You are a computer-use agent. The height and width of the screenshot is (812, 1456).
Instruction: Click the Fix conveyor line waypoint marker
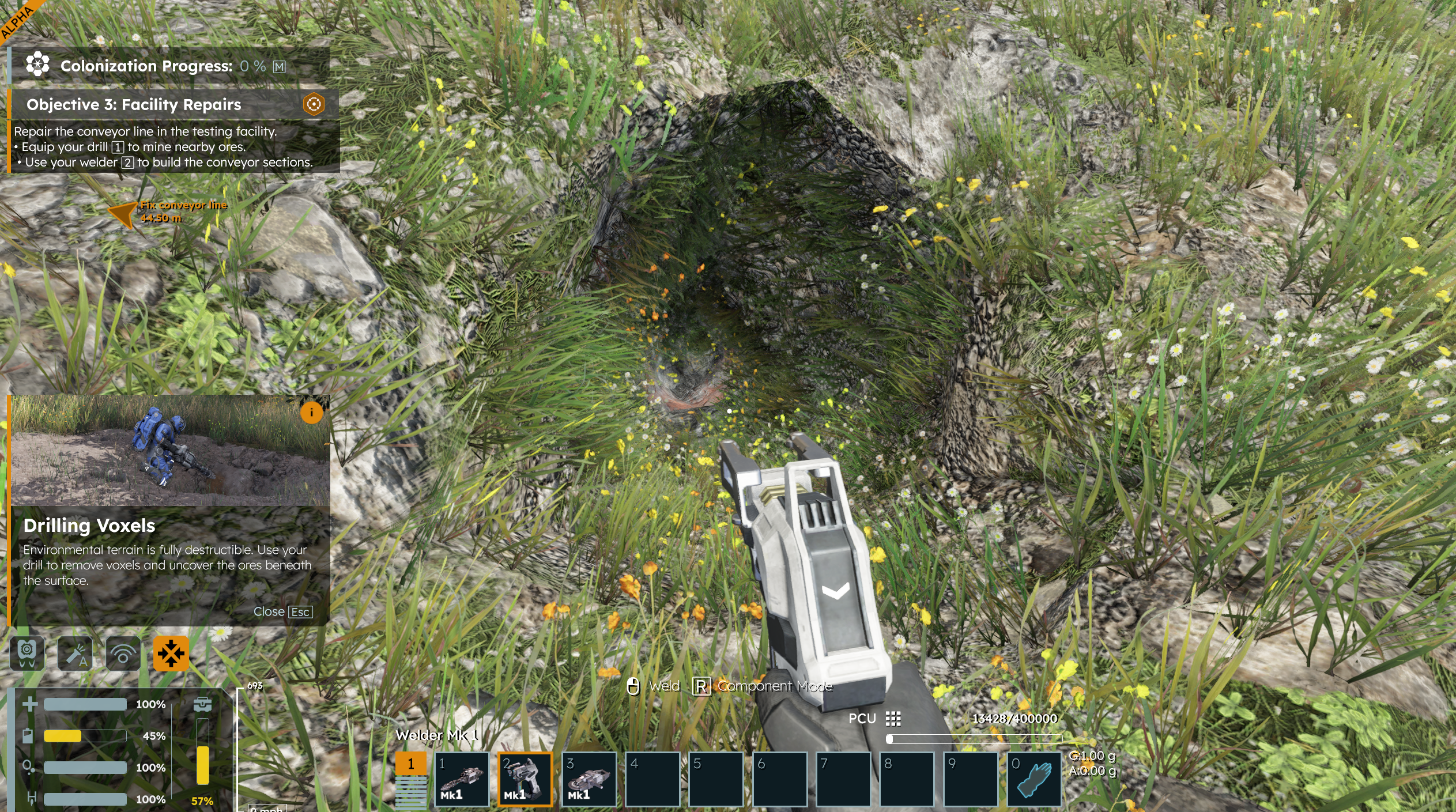coord(123,214)
